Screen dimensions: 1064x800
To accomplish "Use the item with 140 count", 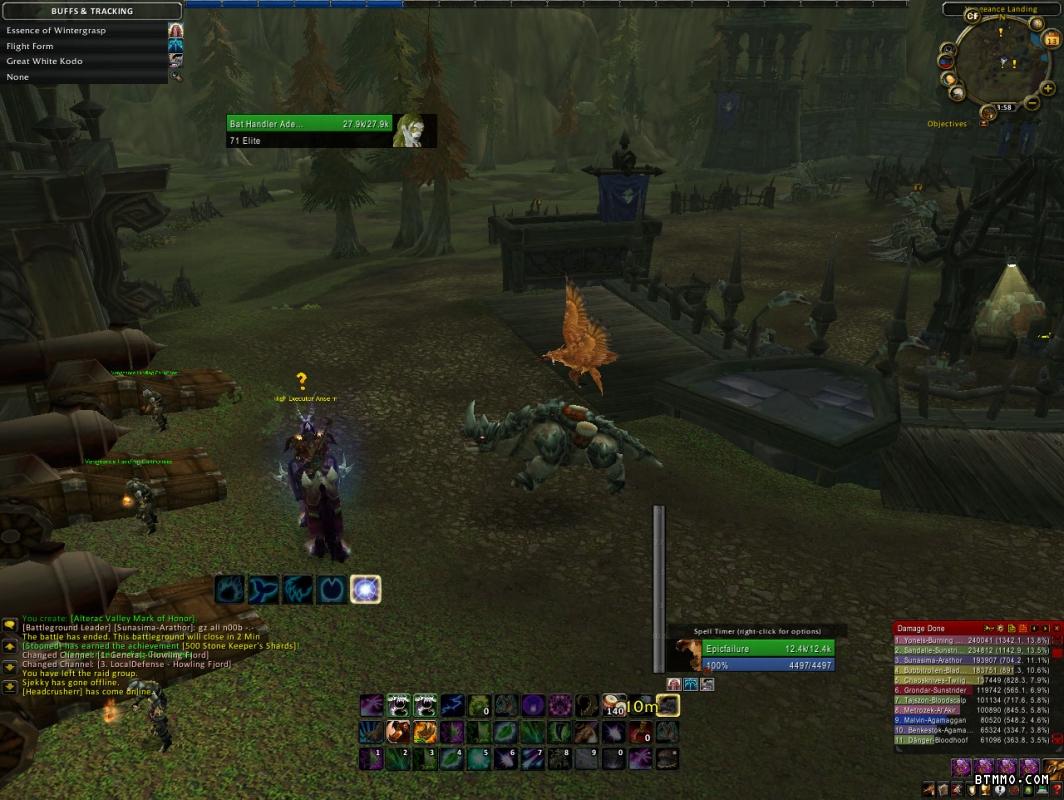I will [614, 706].
